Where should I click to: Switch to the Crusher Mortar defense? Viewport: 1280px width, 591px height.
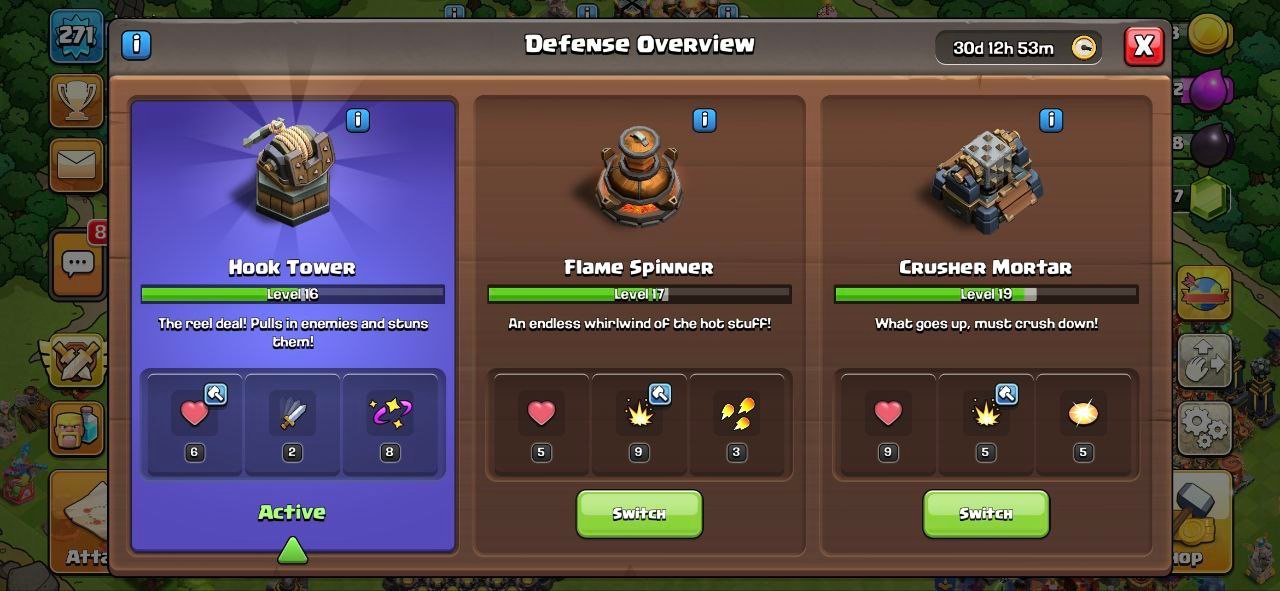point(985,513)
